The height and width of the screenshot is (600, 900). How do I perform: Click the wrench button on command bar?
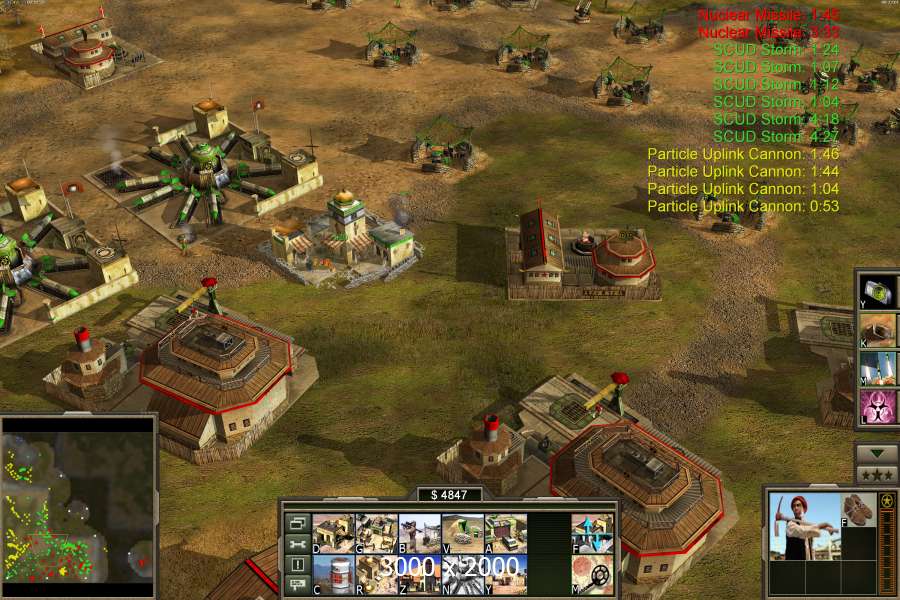[x=297, y=544]
